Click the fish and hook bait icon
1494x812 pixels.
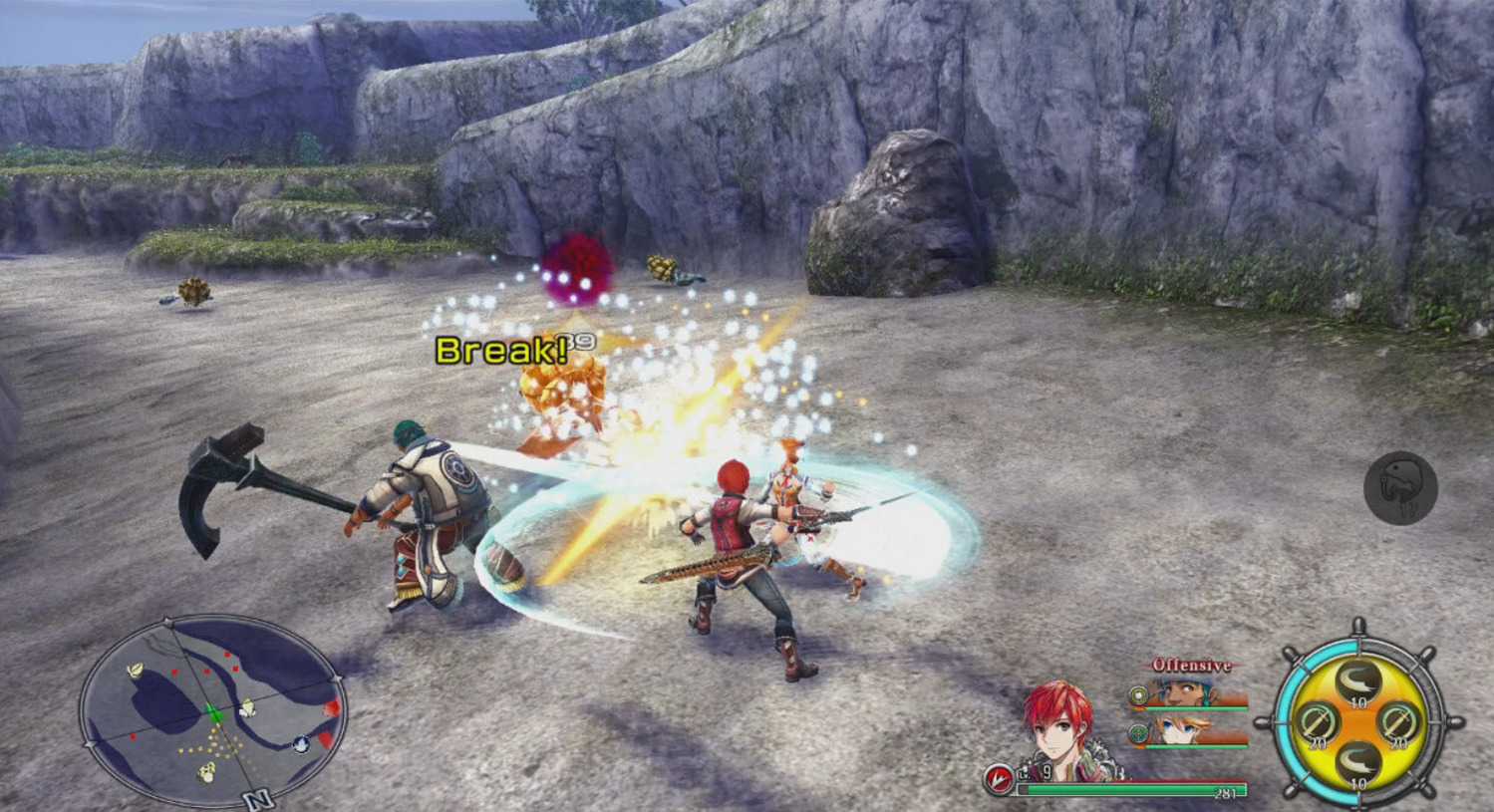point(1400,487)
